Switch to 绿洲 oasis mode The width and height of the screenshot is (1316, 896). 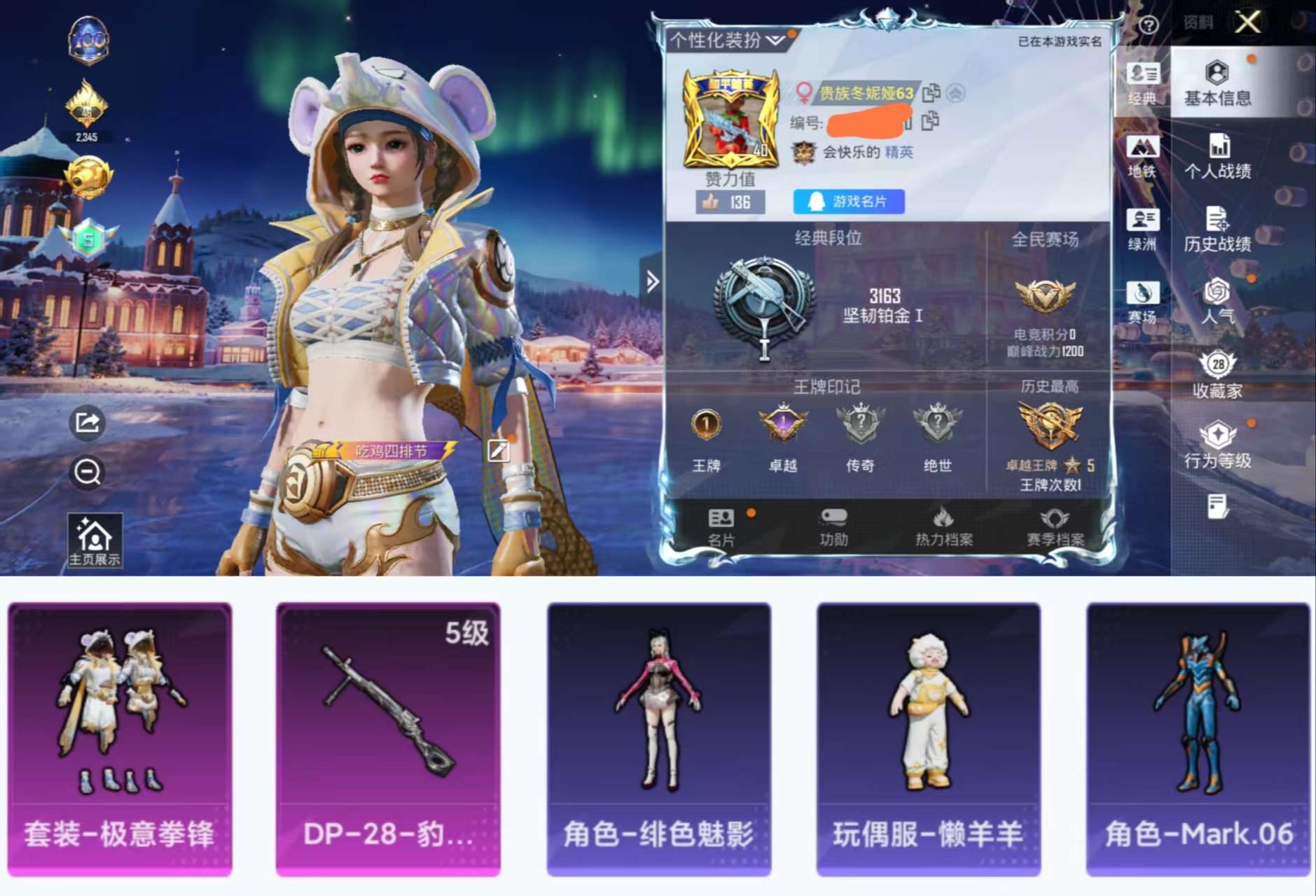point(1144,230)
